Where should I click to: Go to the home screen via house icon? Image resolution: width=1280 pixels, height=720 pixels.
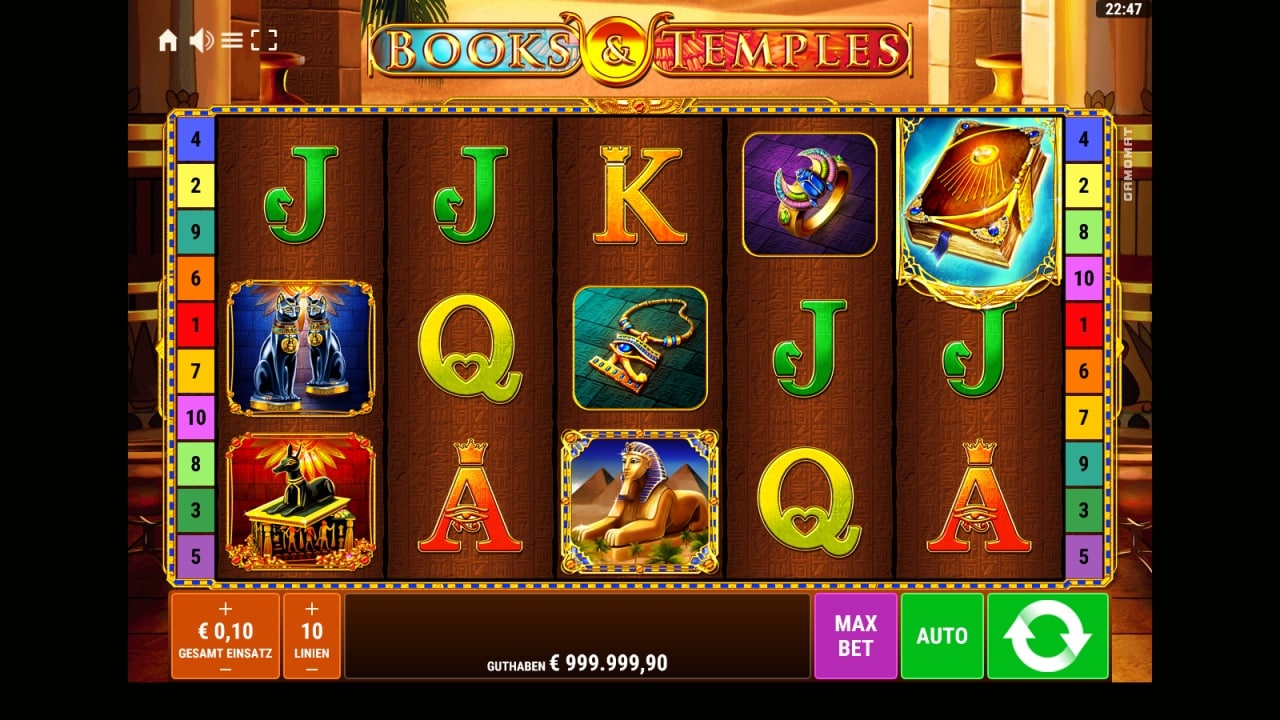pyautogui.click(x=168, y=40)
